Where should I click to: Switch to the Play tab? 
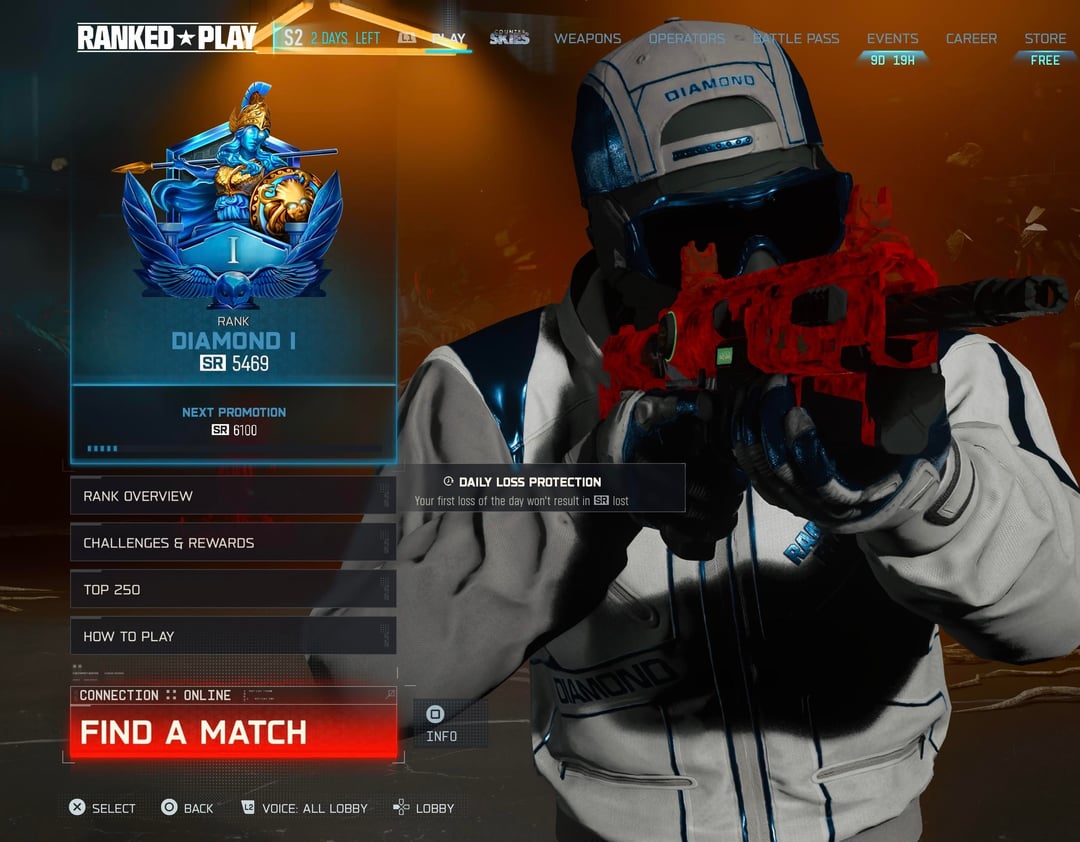click(x=448, y=39)
